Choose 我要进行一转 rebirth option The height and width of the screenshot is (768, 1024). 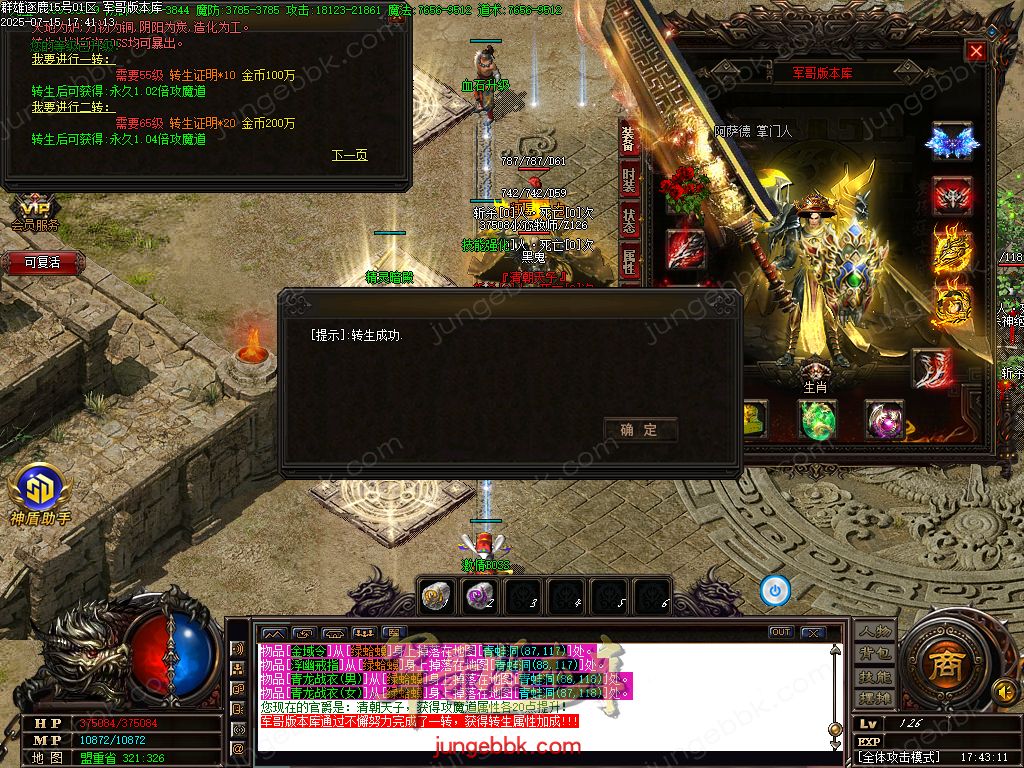(59, 59)
